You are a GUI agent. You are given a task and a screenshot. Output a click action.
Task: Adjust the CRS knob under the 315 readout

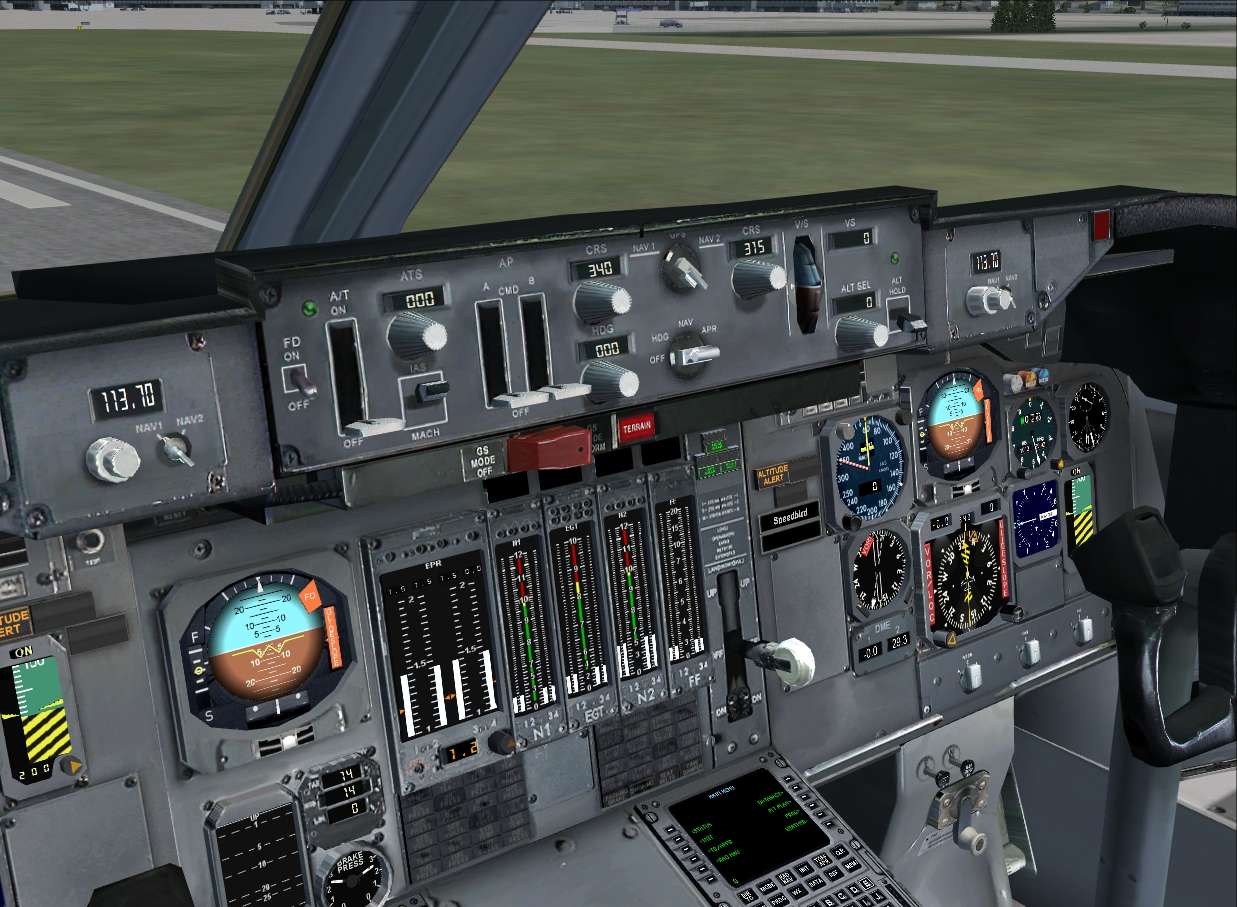pos(758,278)
